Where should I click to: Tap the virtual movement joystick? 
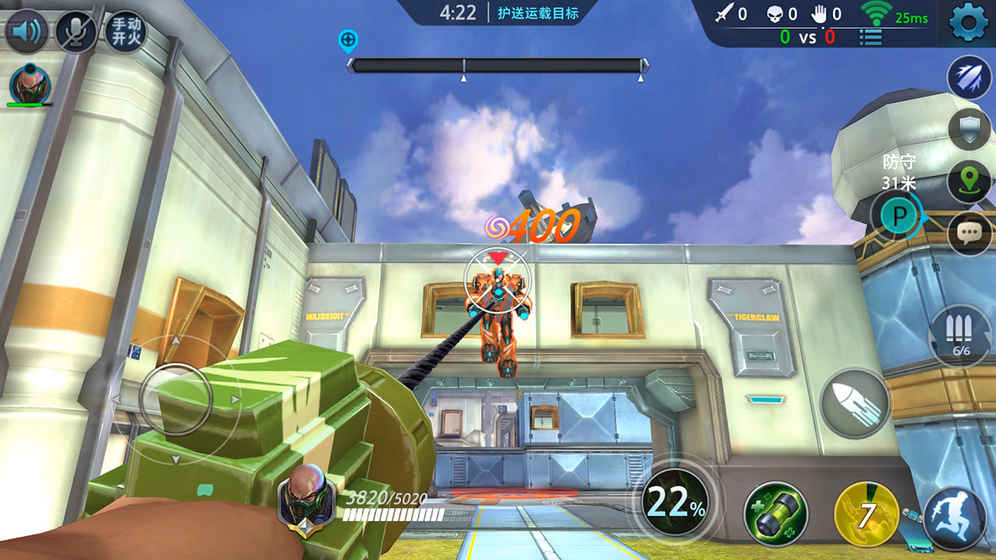[175, 397]
